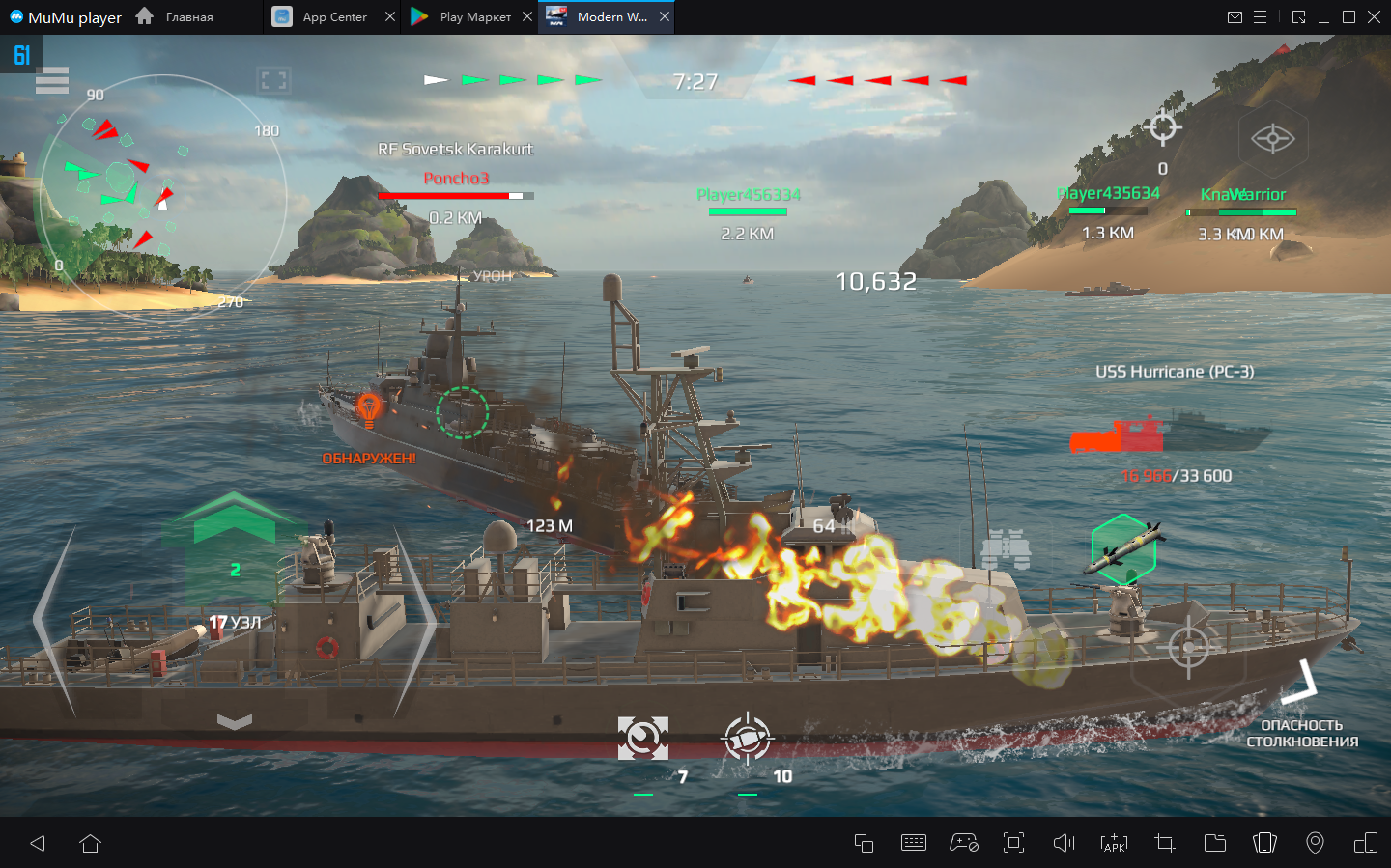Toggle the target lock crosshair icon
This screenshot has width=1391, height=868.
click(x=1163, y=127)
